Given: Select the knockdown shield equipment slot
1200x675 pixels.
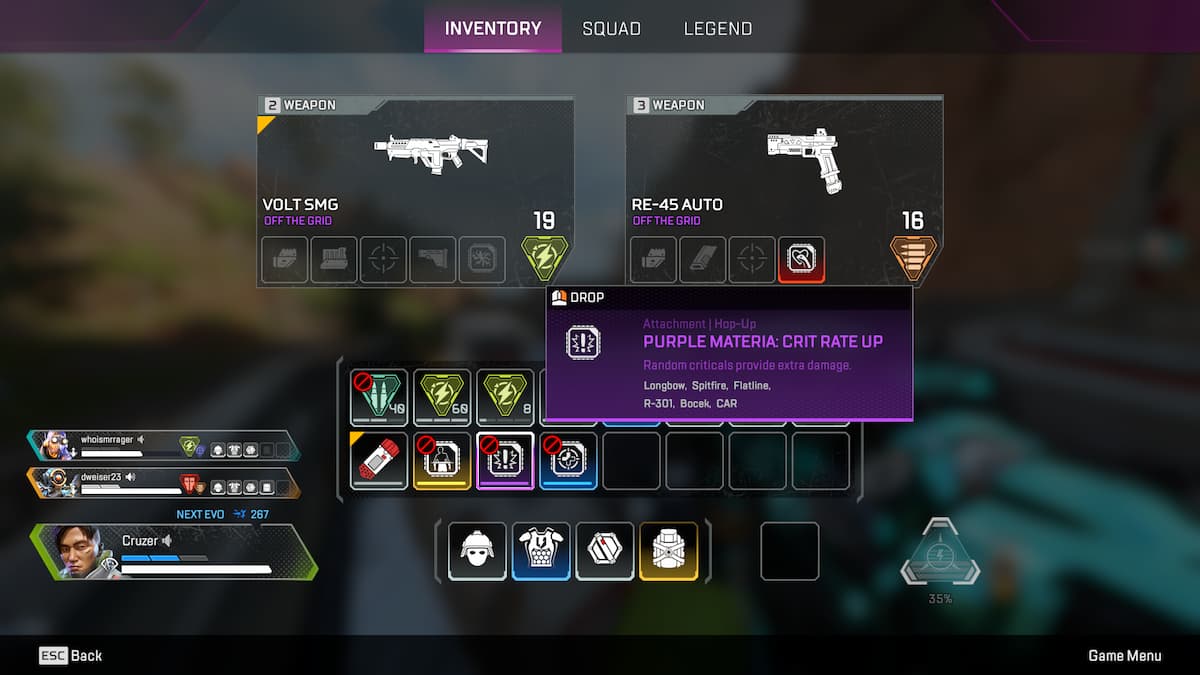Looking at the screenshot, I should (605, 550).
